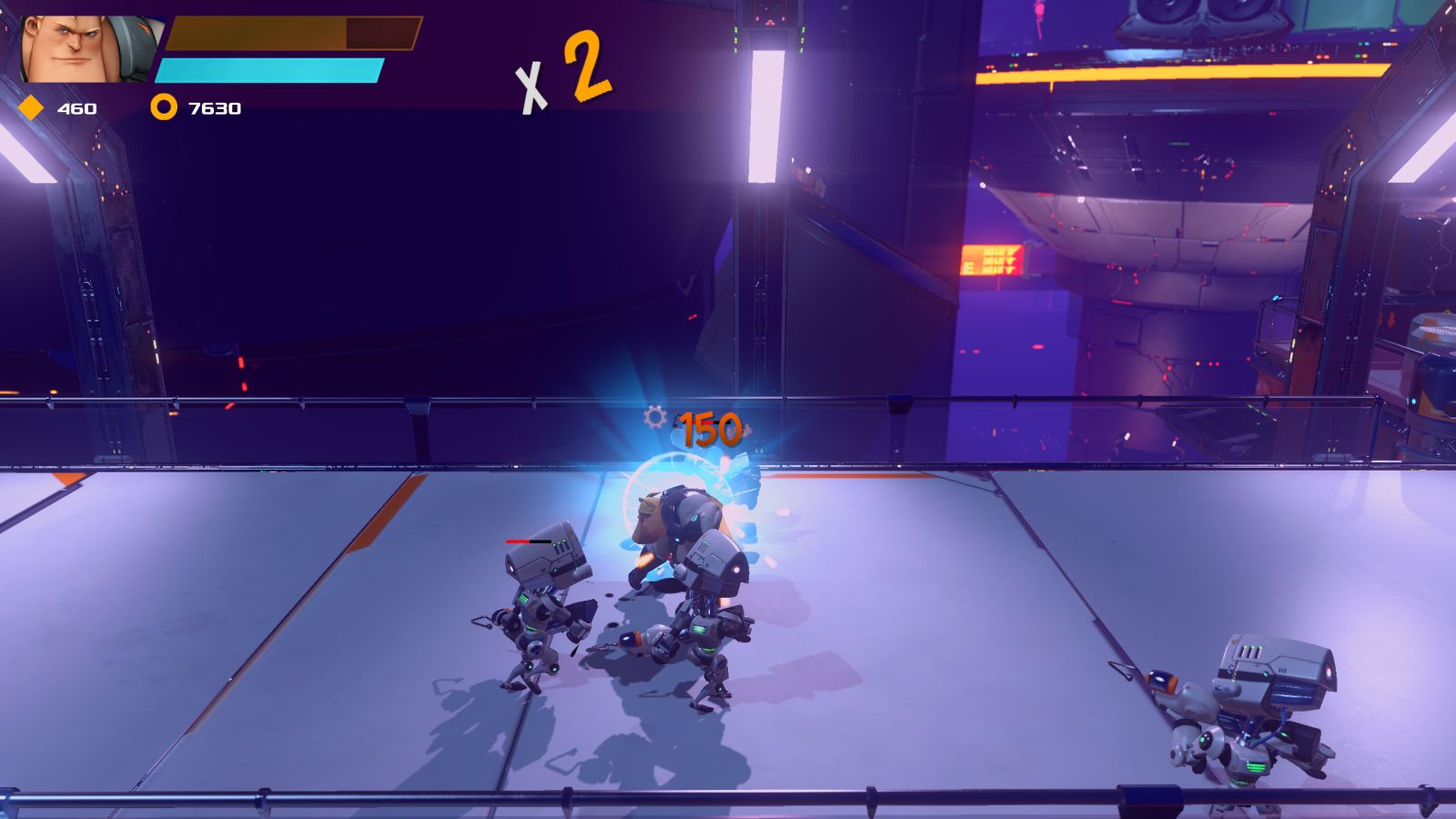Image resolution: width=1456 pixels, height=819 pixels.
Task: Click the character portrait in the HUD
Action: pyautogui.click(x=82, y=45)
